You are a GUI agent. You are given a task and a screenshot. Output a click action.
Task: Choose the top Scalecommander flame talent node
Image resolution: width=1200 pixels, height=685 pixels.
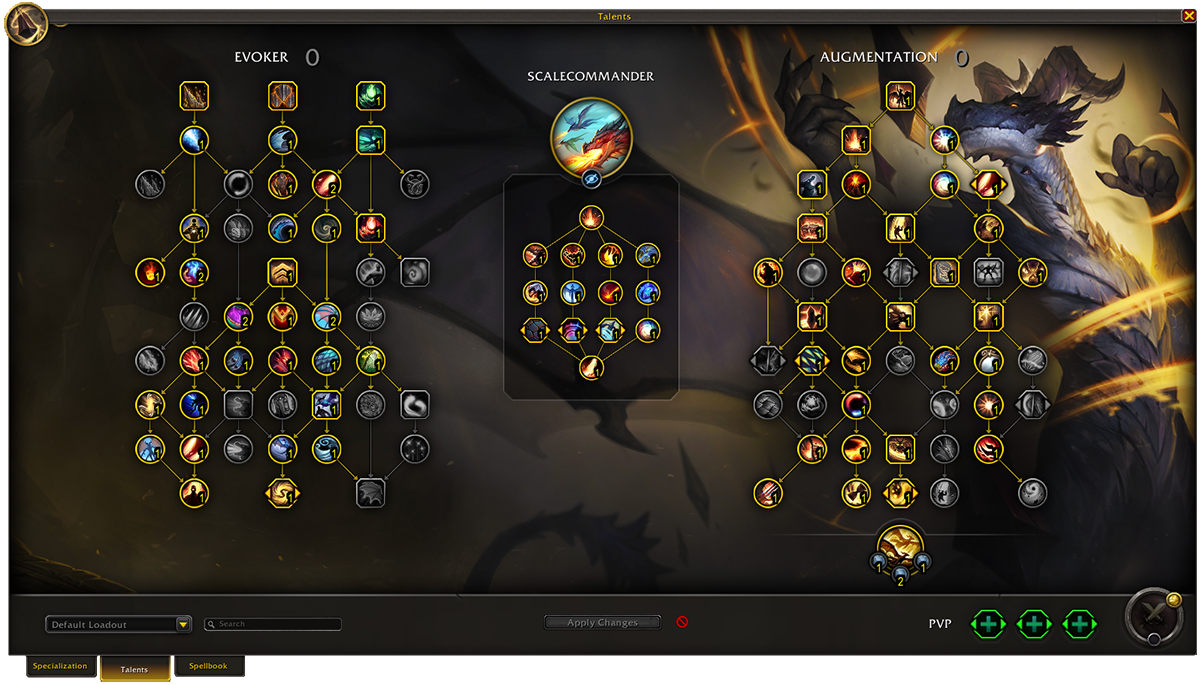click(x=591, y=217)
